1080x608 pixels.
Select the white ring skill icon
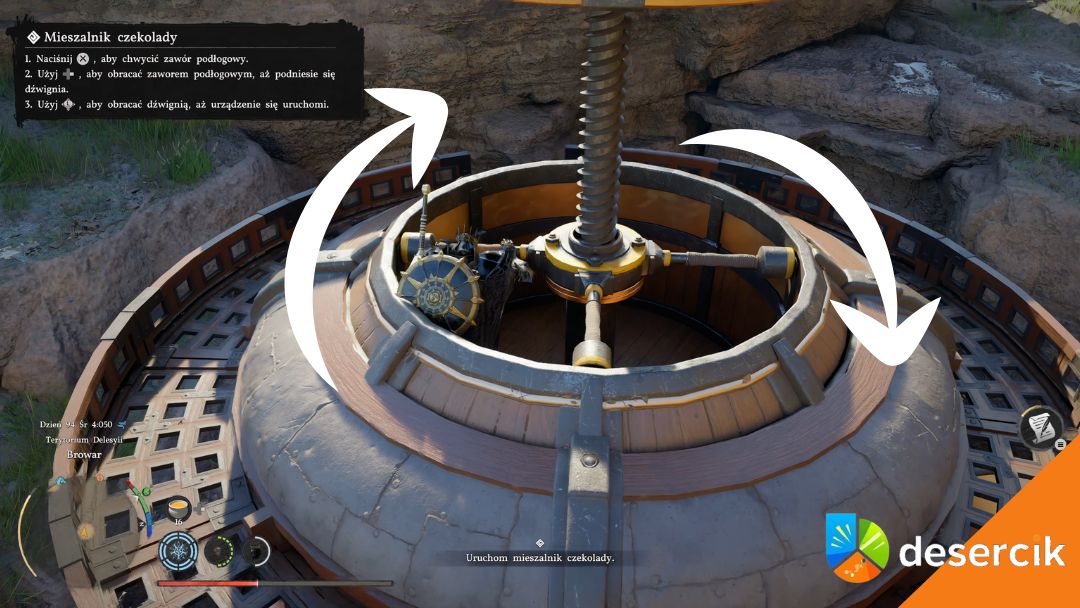[257, 550]
